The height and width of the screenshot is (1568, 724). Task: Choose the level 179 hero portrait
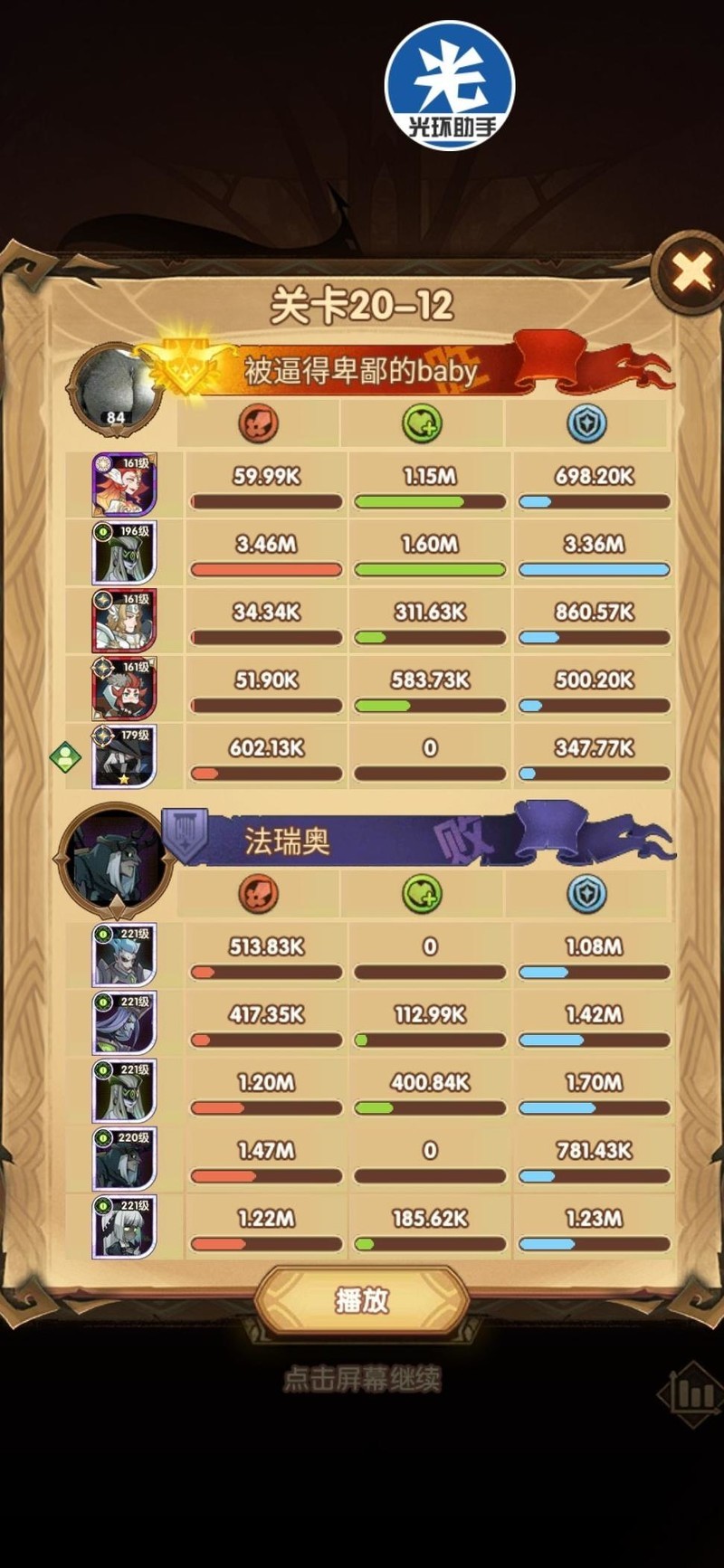pyautogui.click(x=124, y=756)
